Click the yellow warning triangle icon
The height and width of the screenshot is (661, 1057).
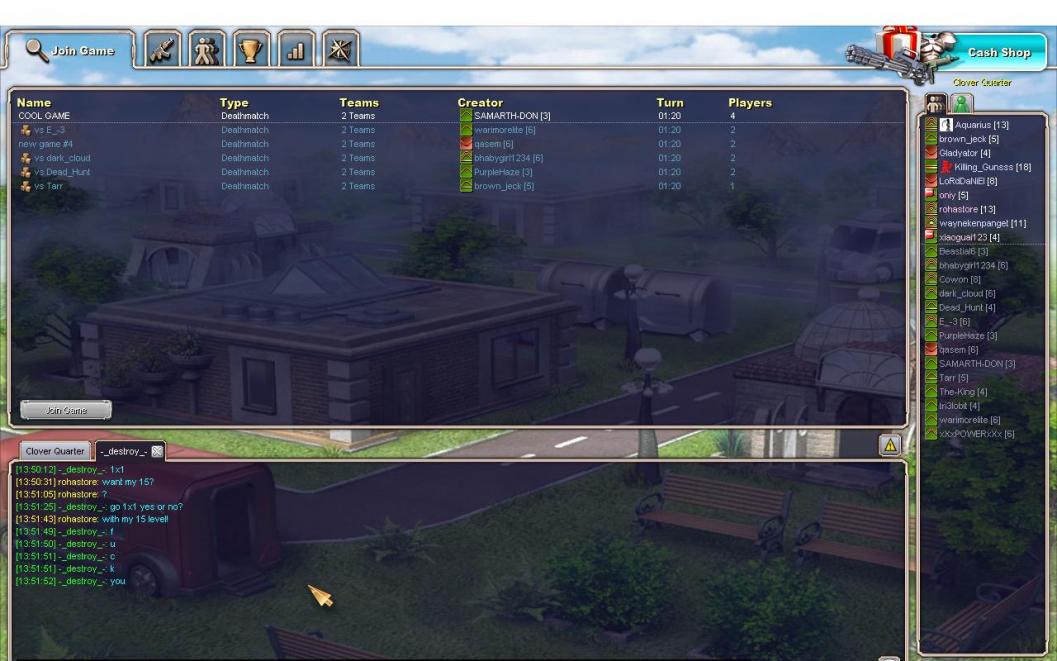(889, 445)
